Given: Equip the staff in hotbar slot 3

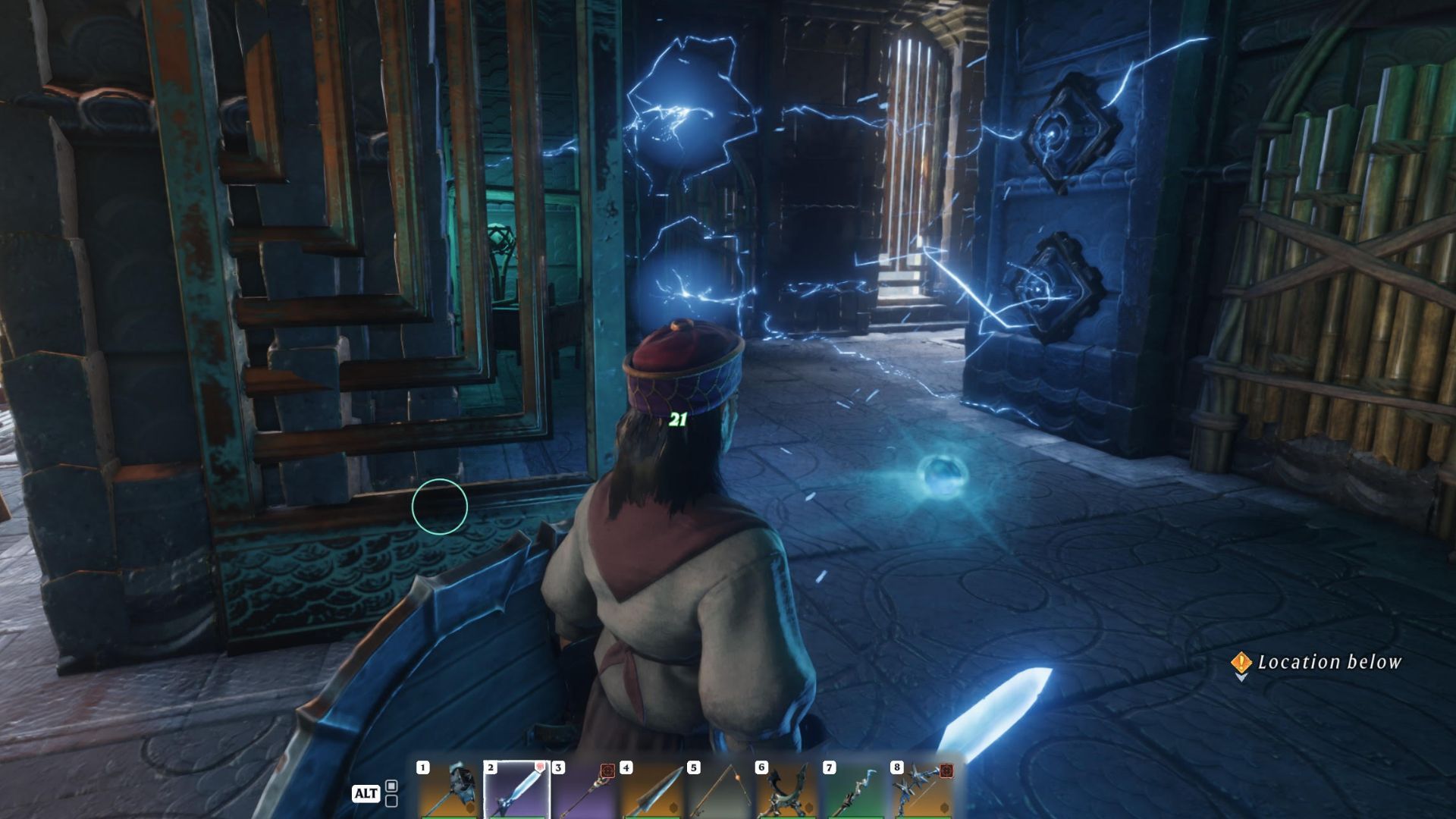Looking at the screenshot, I should (x=584, y=790).
